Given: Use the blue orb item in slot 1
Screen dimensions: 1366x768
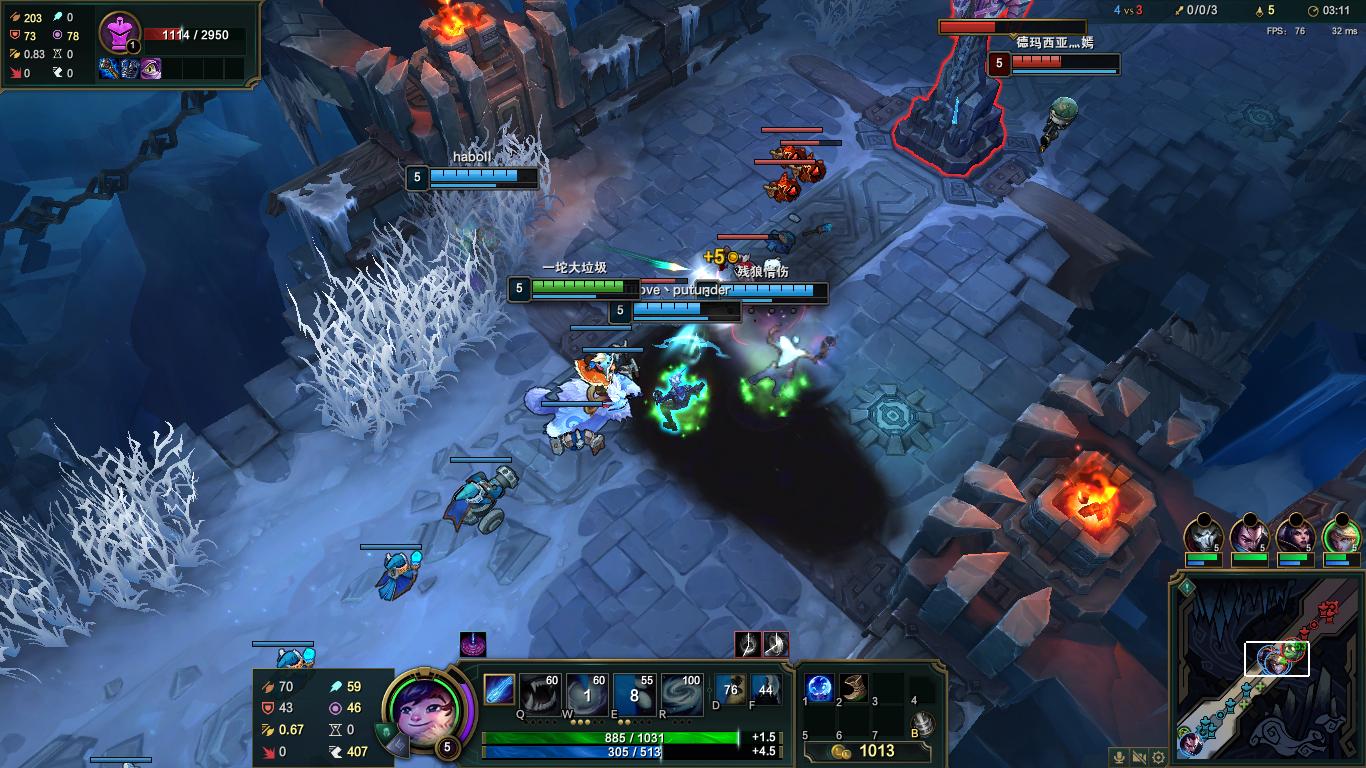Looking at the screenshot, I should (820, 688).
